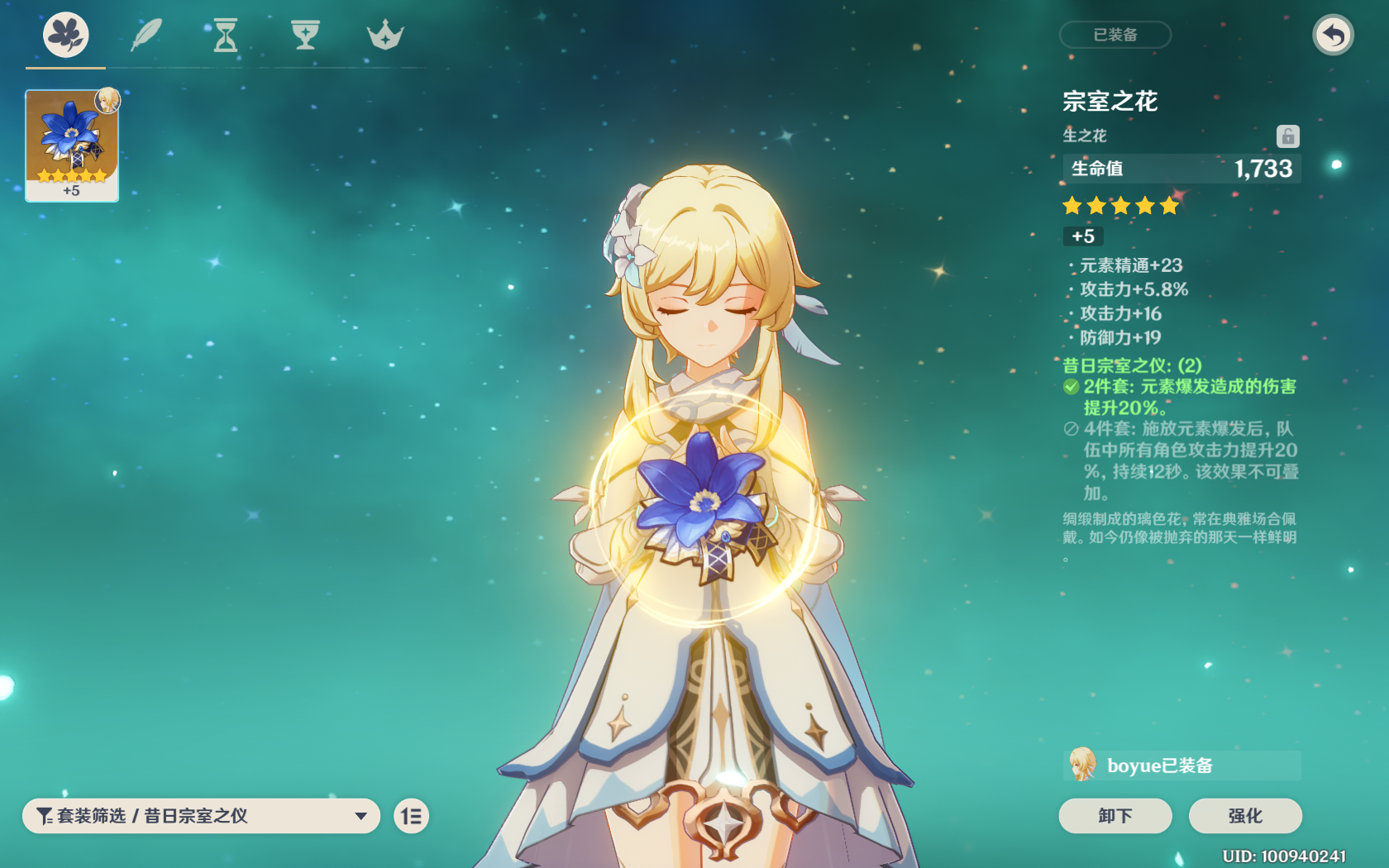This screenshot has height=868, width=1389.
Task: Open the Circlet of Logos crown tab
Action: 385,35
